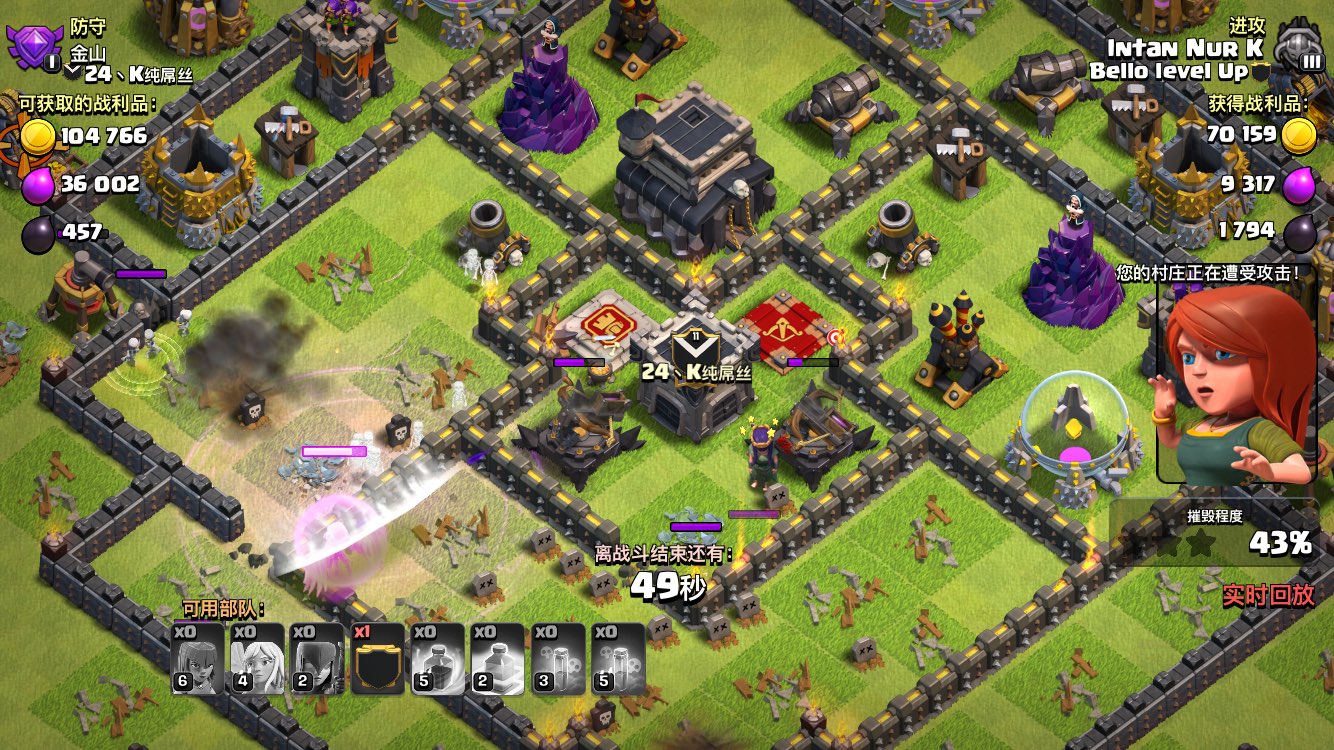Screen dimensions: 1334x750
Task: Choose the level 3 Skeleton spell slot
Action: pos(557,658)
